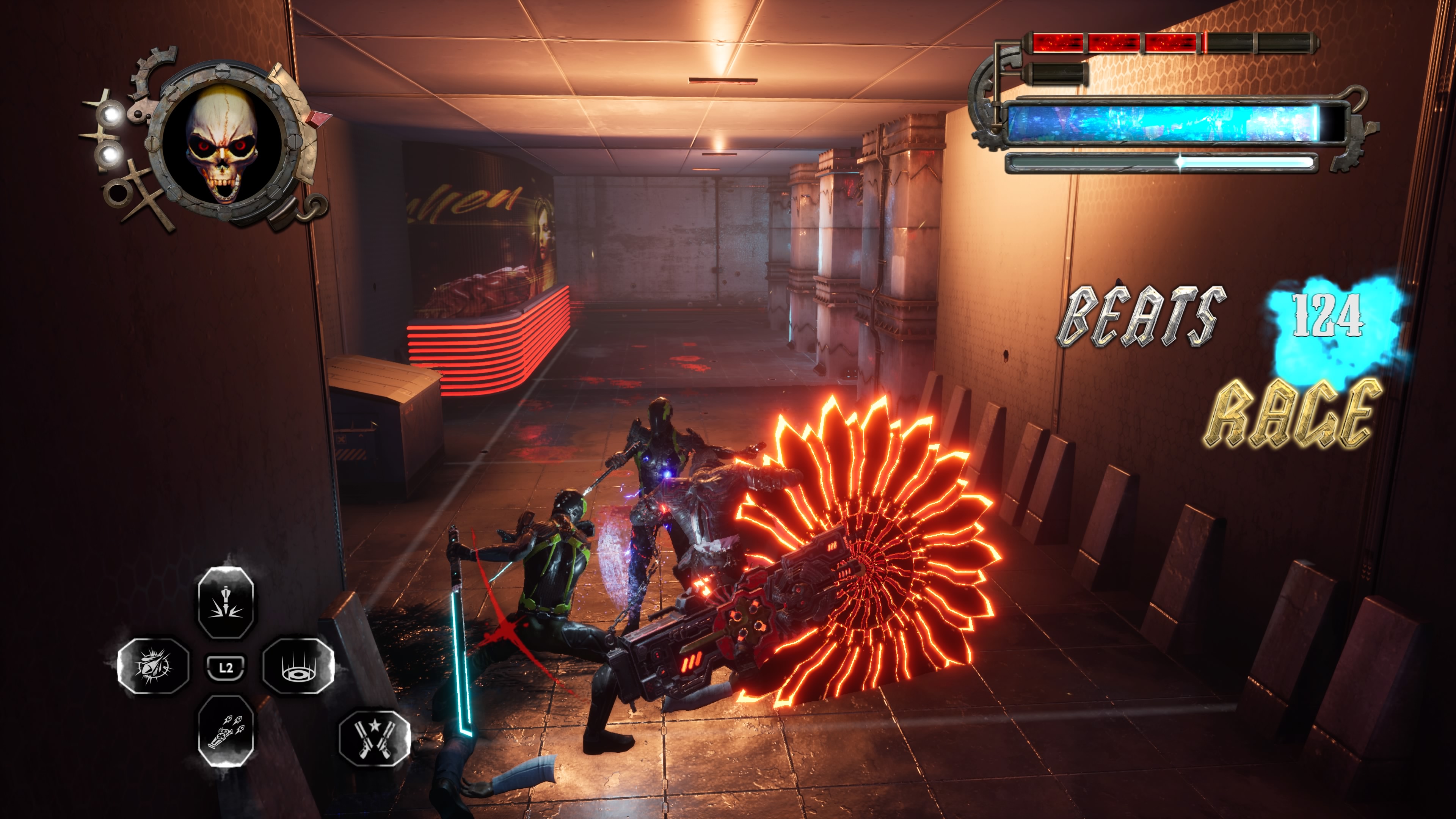Fire the triple rocket launcher ability
Viewport: 1456px width, 819px height.
pyautogui.click(x=226, y=730)
